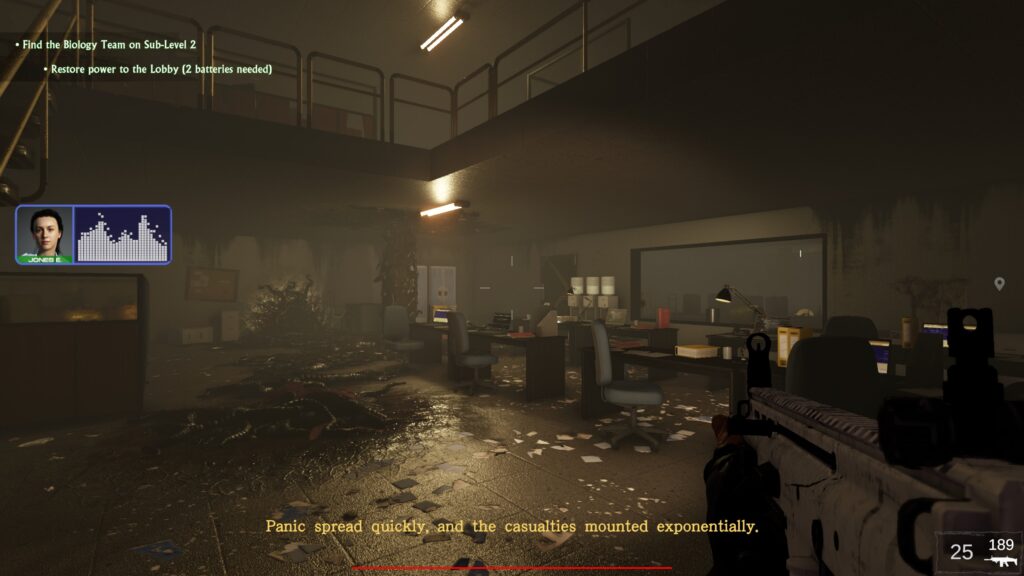Viewport: 1024px width, 576px height.
Task: Click the assault rifle weapon icon
Action: pos(1000,561)
